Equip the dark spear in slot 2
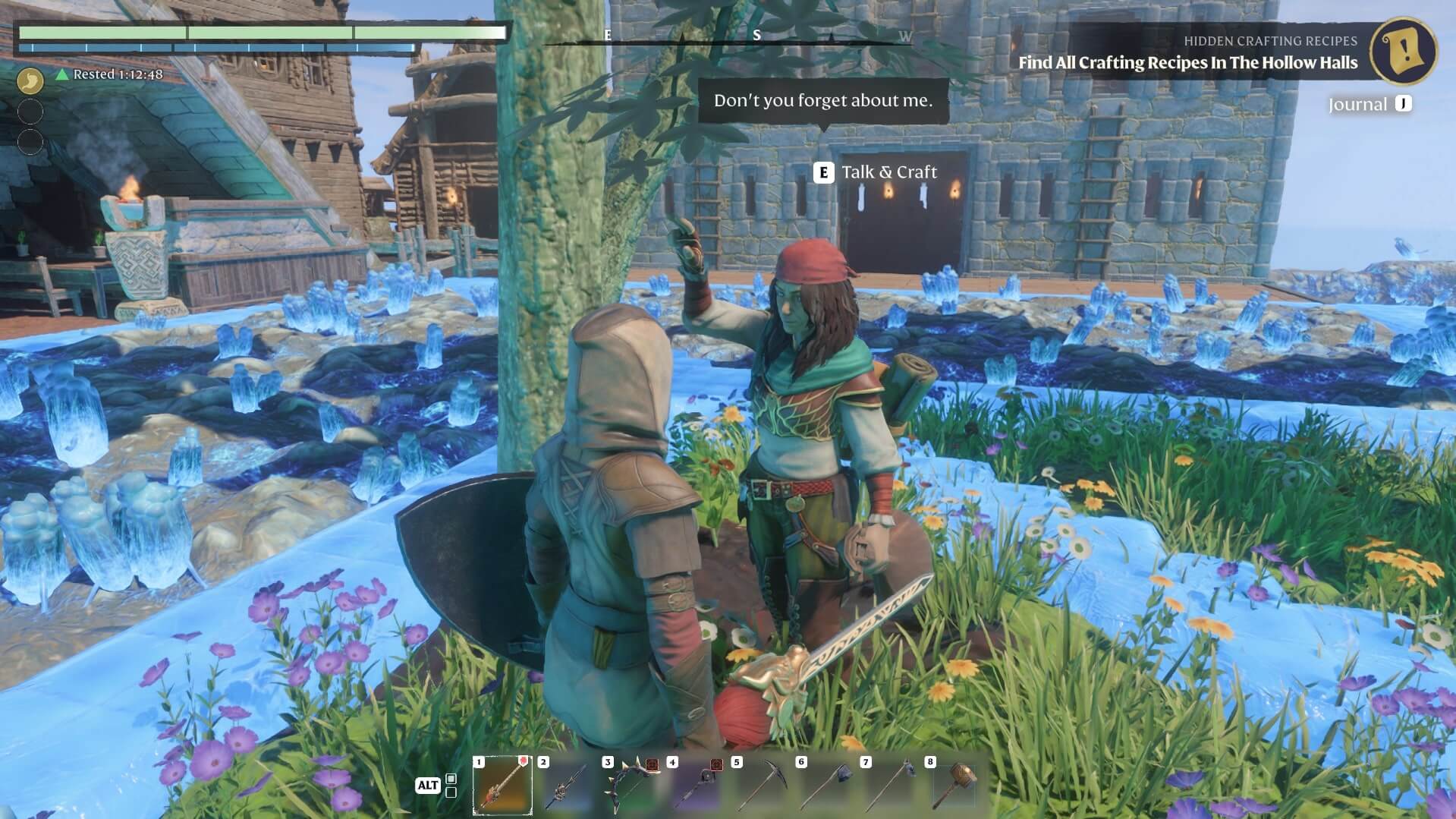 tap(567, 785)
